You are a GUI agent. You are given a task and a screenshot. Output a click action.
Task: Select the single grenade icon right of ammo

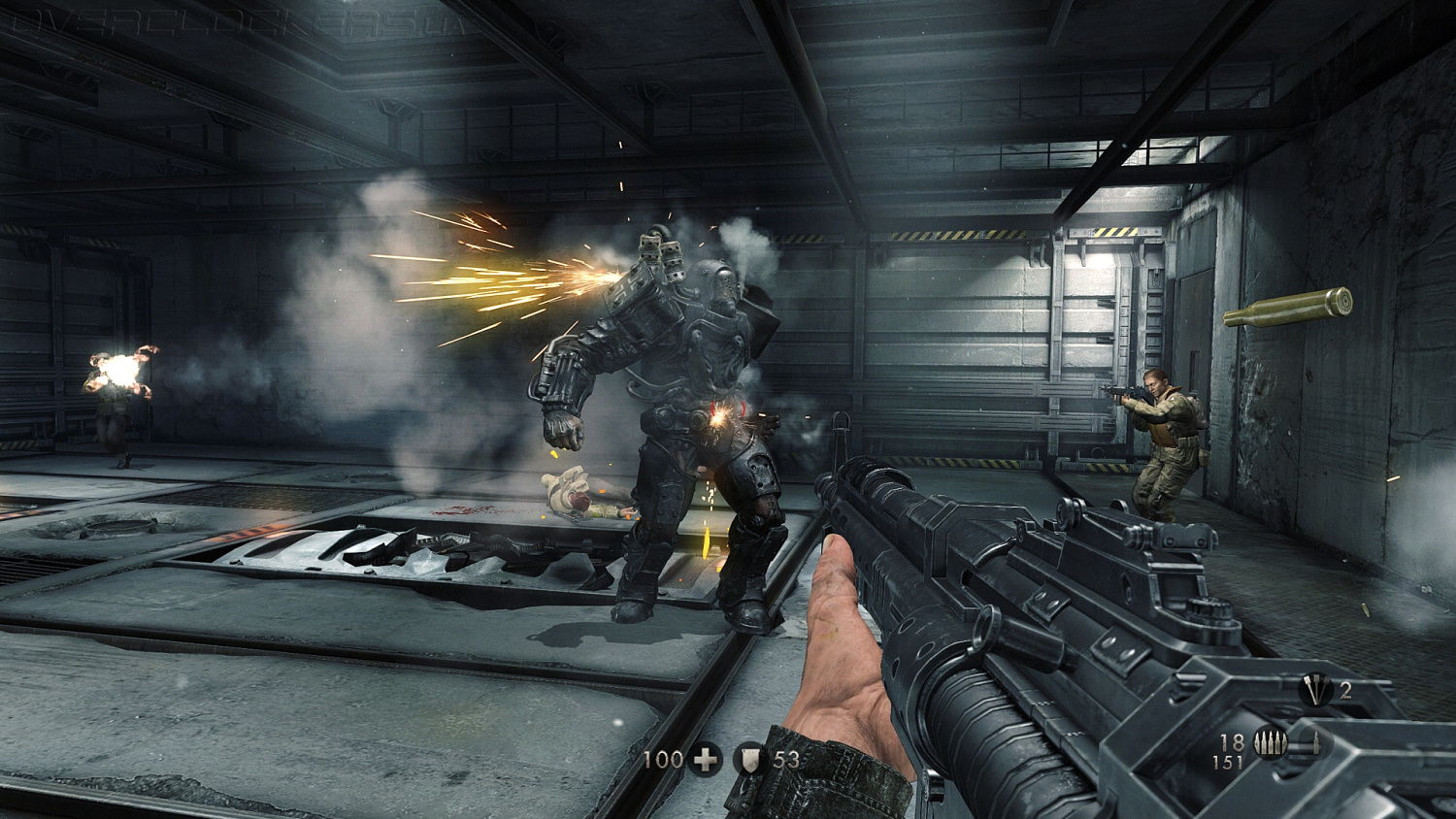[x=1318, y=741]
